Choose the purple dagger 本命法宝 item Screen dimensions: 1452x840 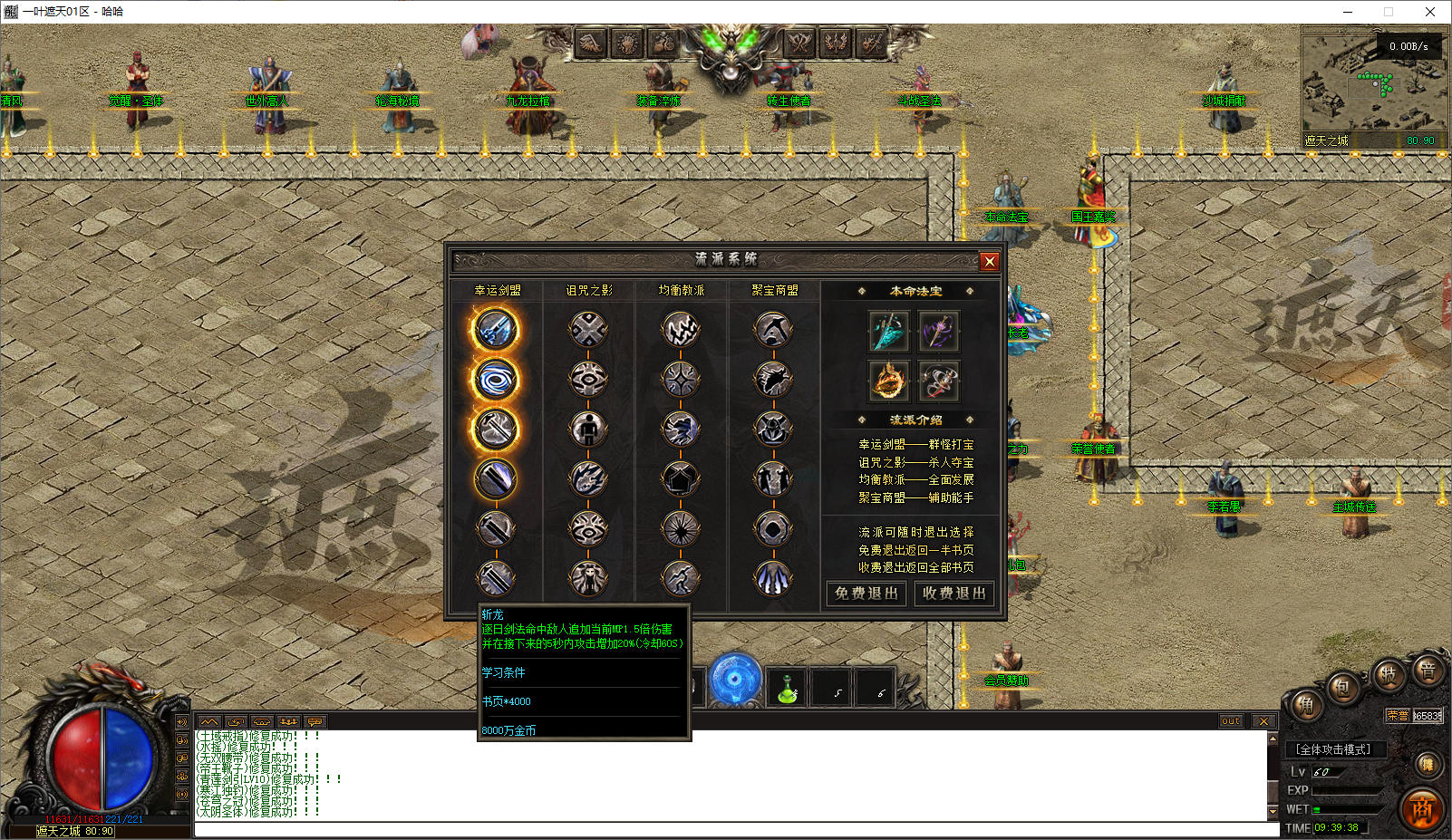(938, 331)
